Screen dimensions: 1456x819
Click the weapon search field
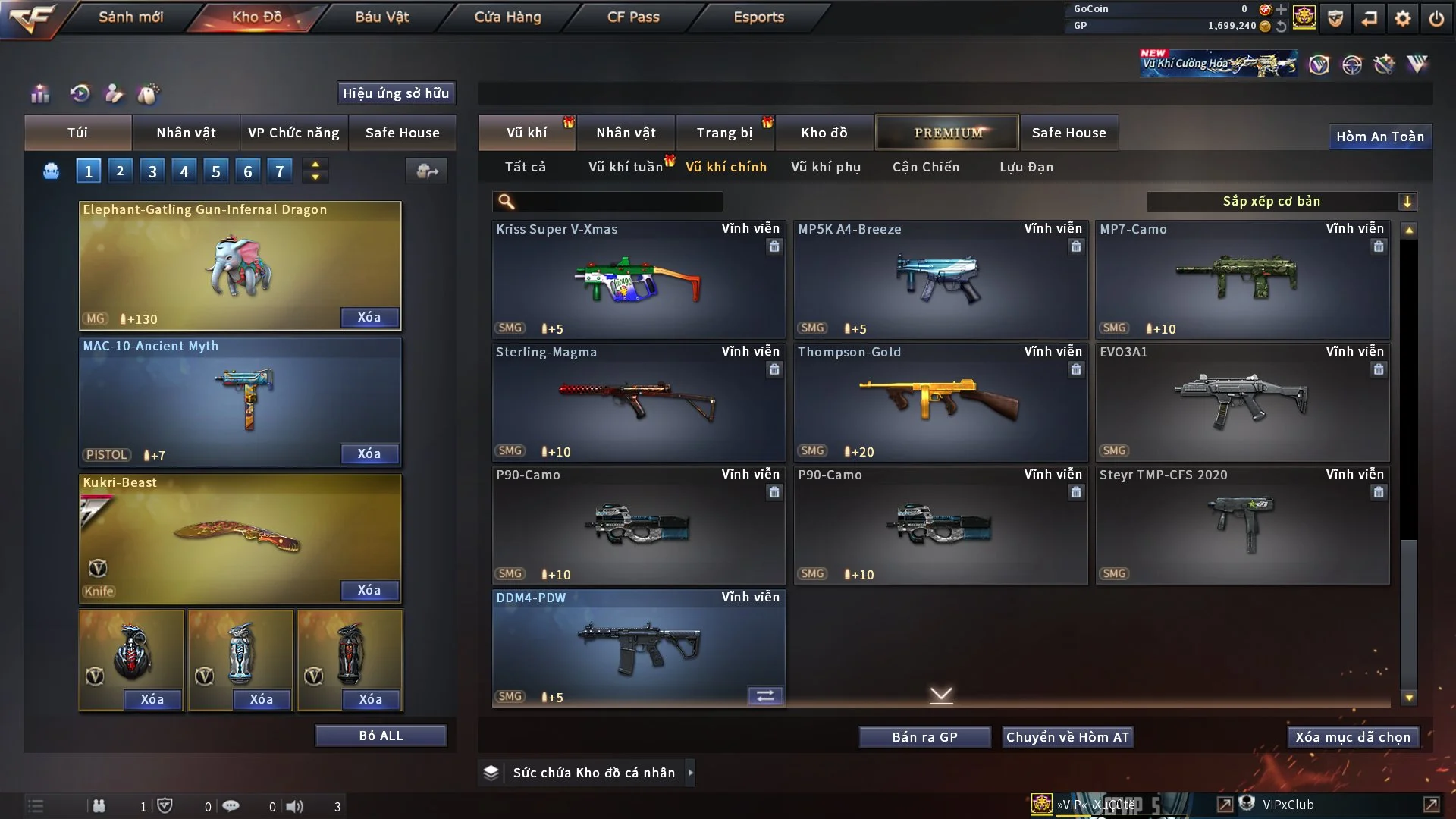[618, 201]
